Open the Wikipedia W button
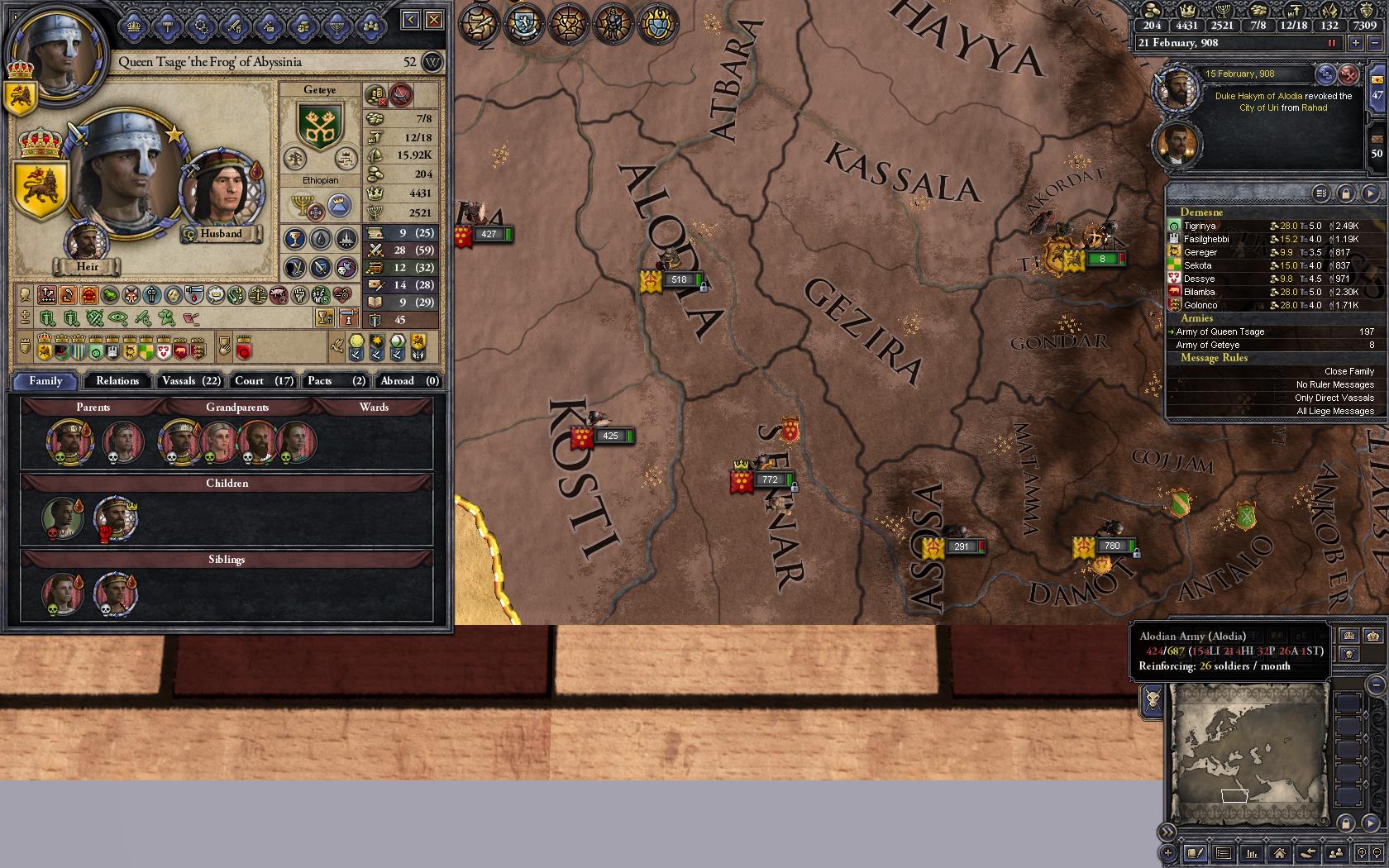Image resolution: width=1389 pixels, height=868 pixels. 432,62
